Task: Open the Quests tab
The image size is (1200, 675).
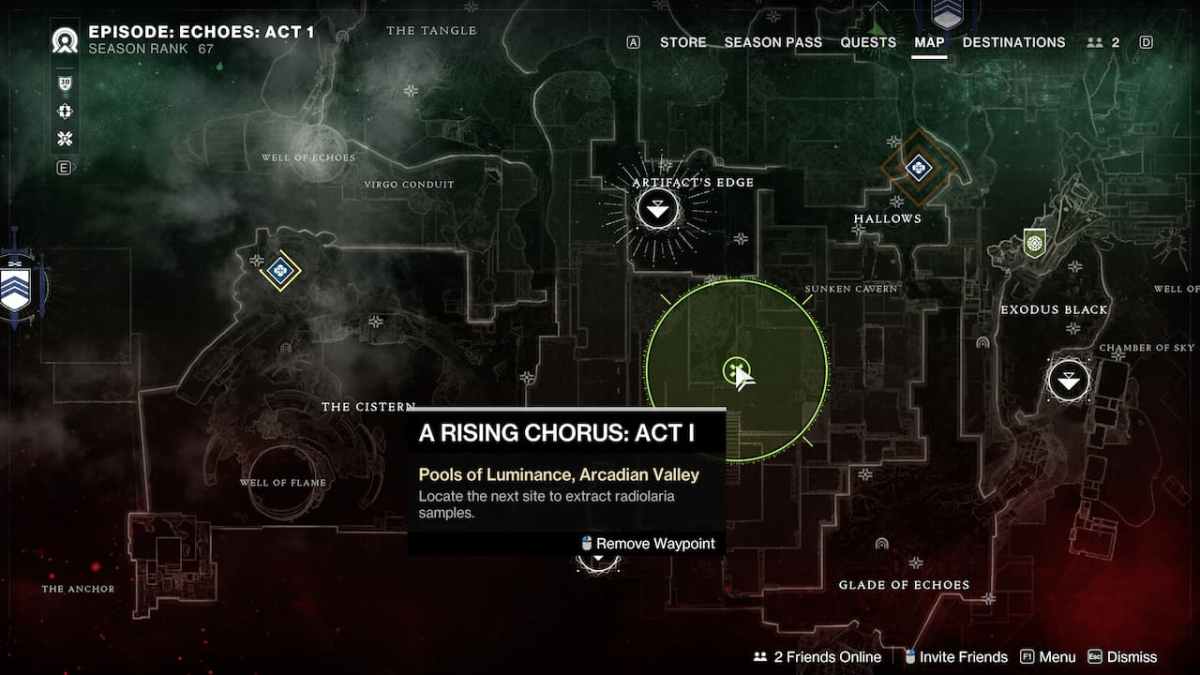Action: pyautogui.click(x=868, y=42)
